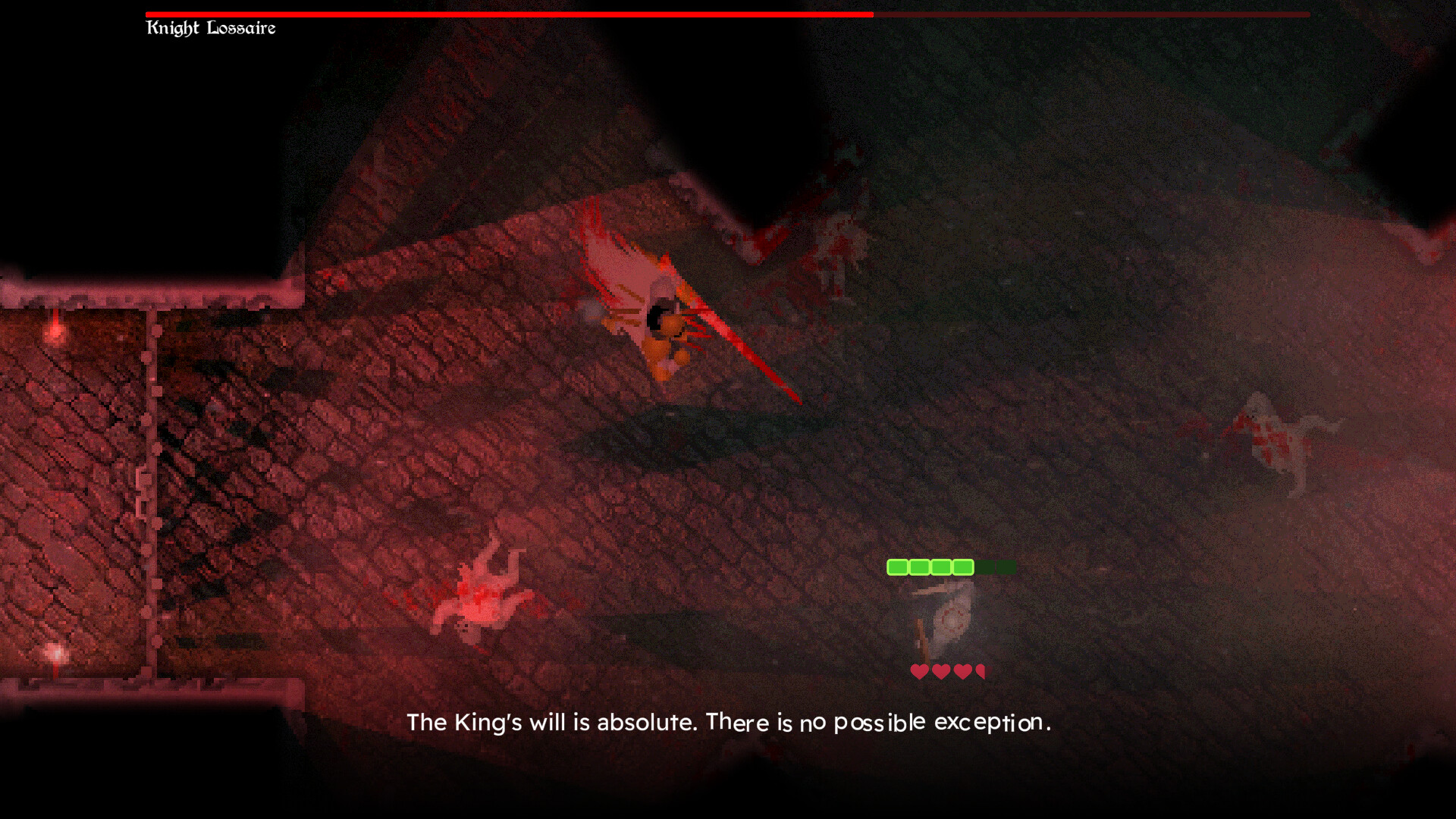The width and height of the screenshot is (1456, 819).
Task: Click the full heart farthest left
Action: tap(920, 670)
